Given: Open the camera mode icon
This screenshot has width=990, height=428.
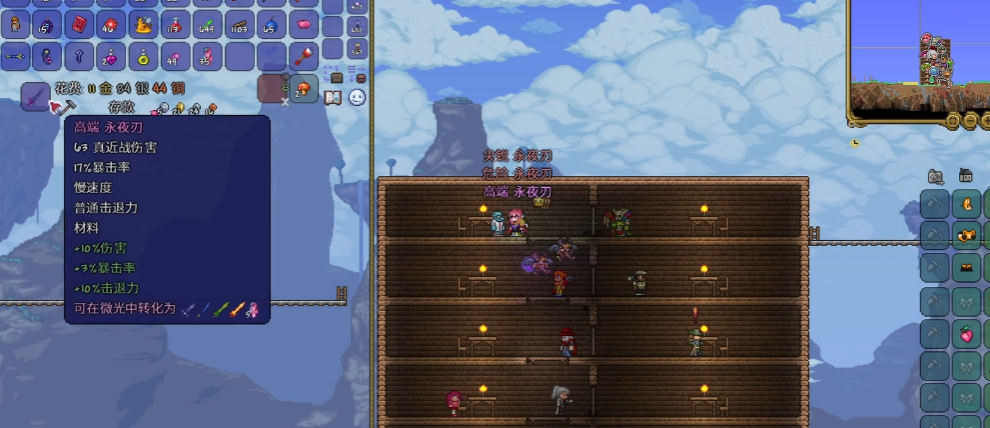Looking at the screenshot, I should 934,177.
